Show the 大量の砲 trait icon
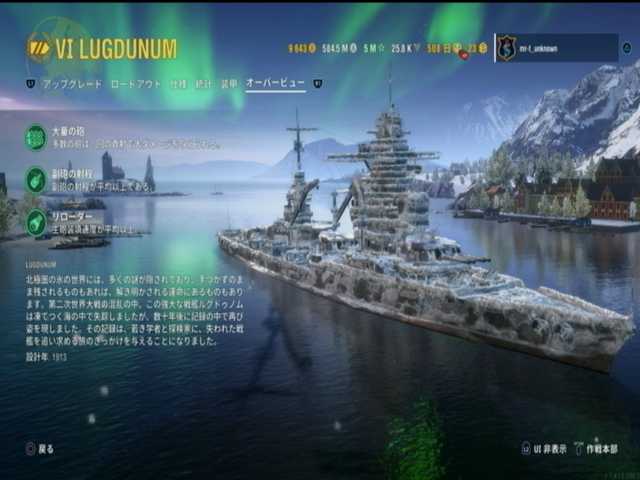The width and height of the screenshot is (640, 480). coord(36,137)
